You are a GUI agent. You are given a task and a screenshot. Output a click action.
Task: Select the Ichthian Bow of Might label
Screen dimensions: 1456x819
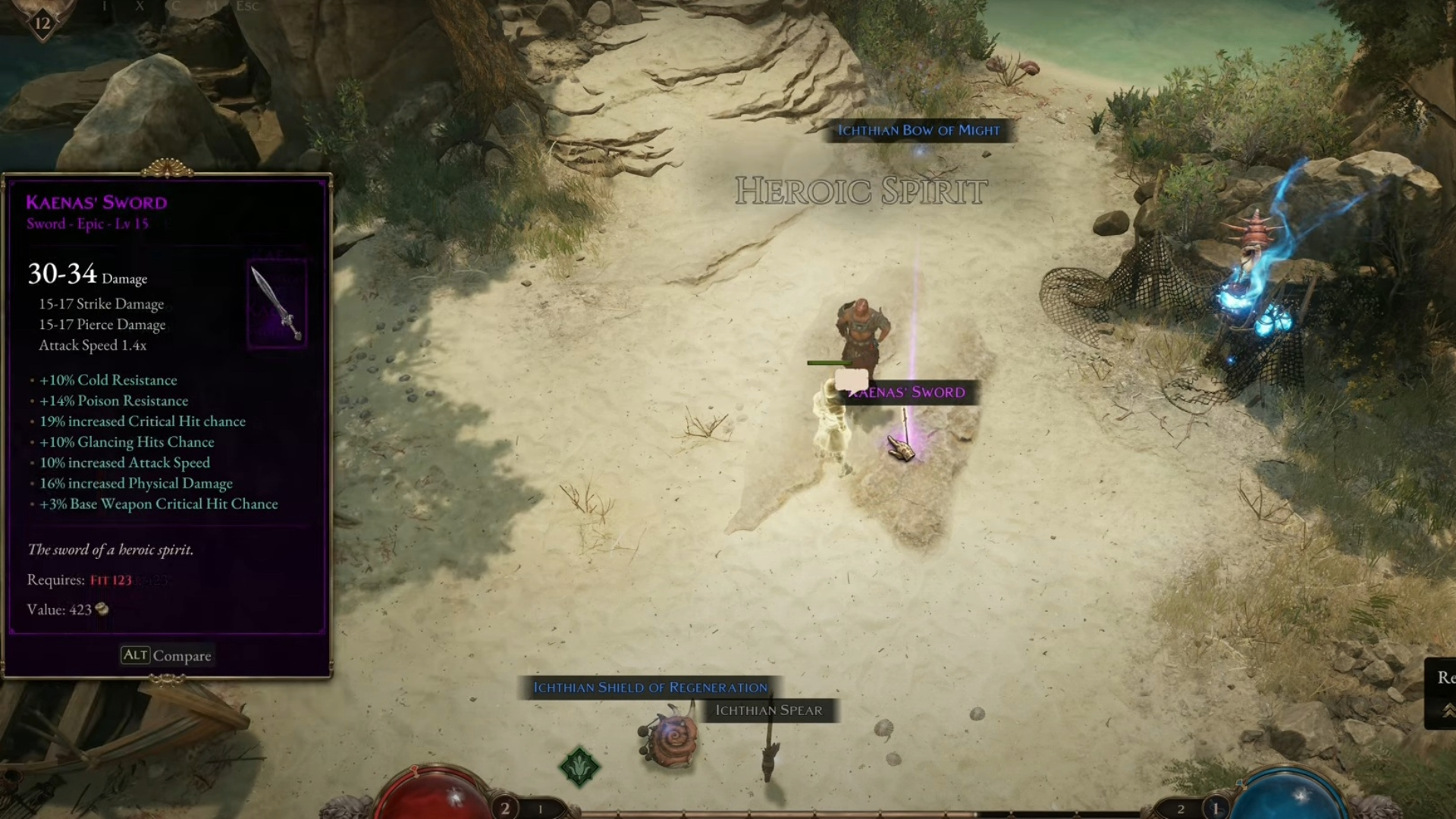click(918, 130)
